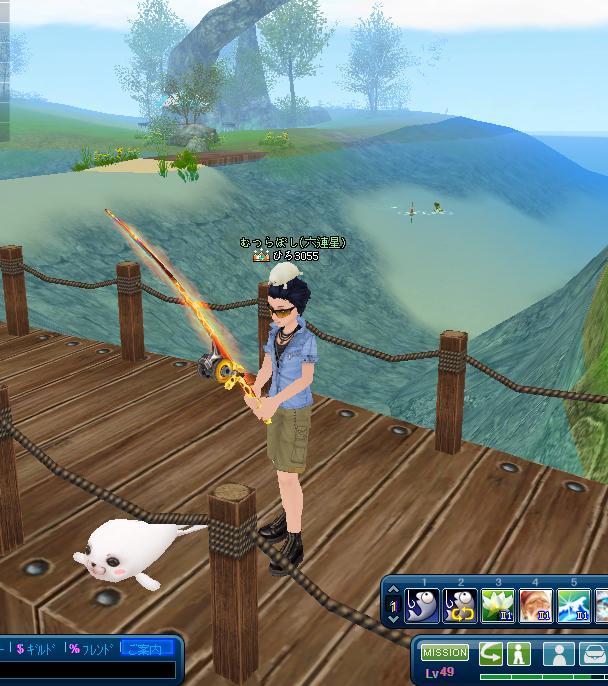608x686 pixels.
Task: Select the white lotus flower skill
Action: pyautogui.click(x=498, y=605)
